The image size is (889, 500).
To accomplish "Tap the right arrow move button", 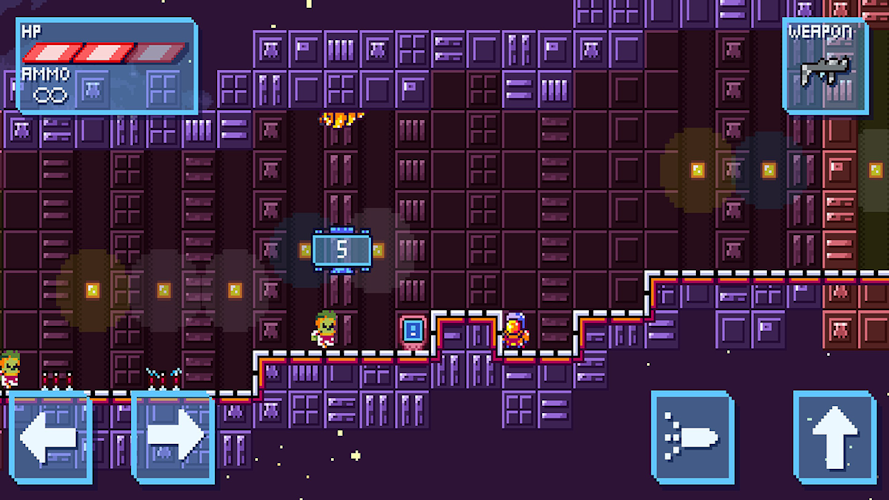I will [172, 438].
